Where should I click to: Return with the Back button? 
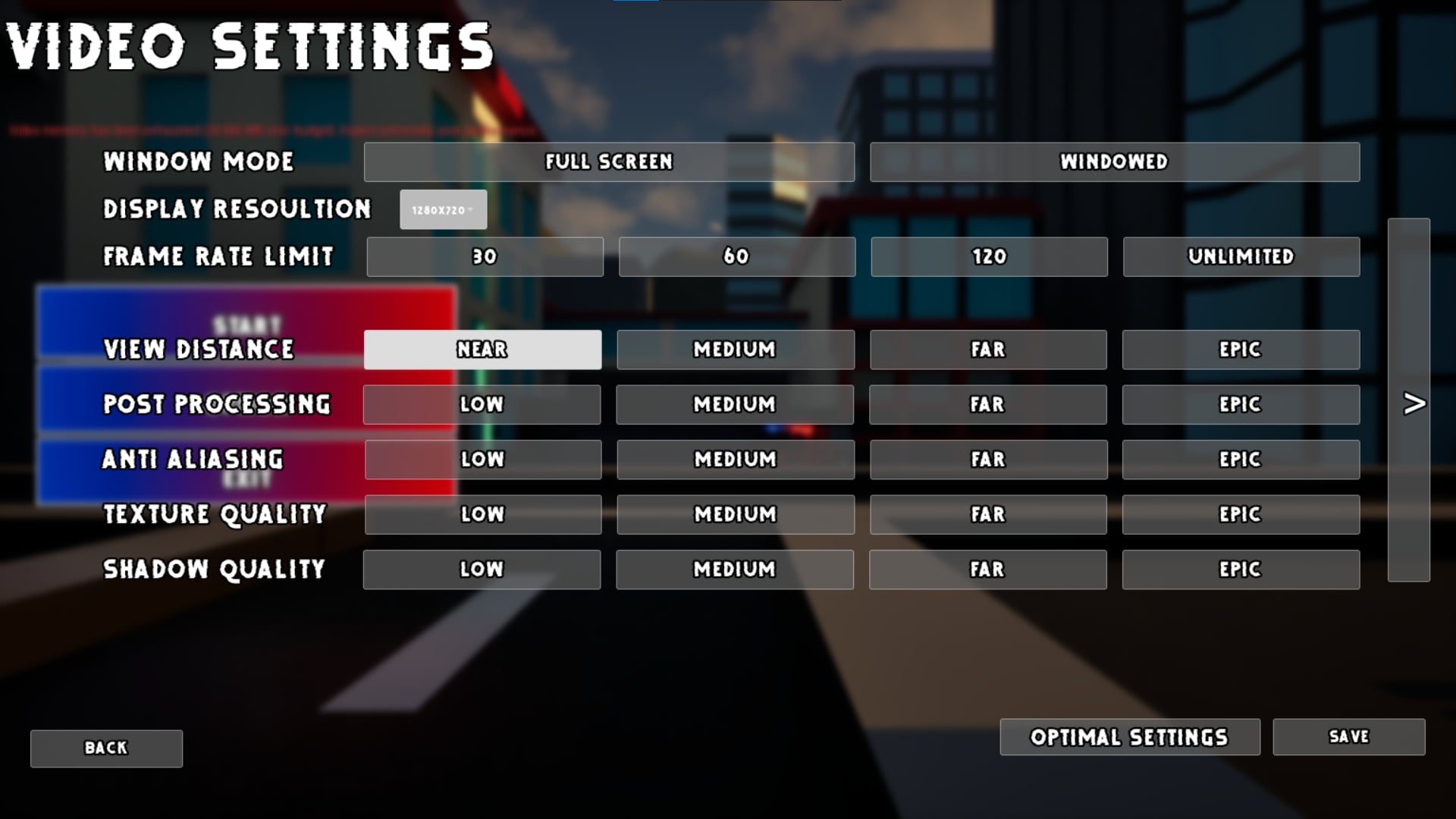105,748
